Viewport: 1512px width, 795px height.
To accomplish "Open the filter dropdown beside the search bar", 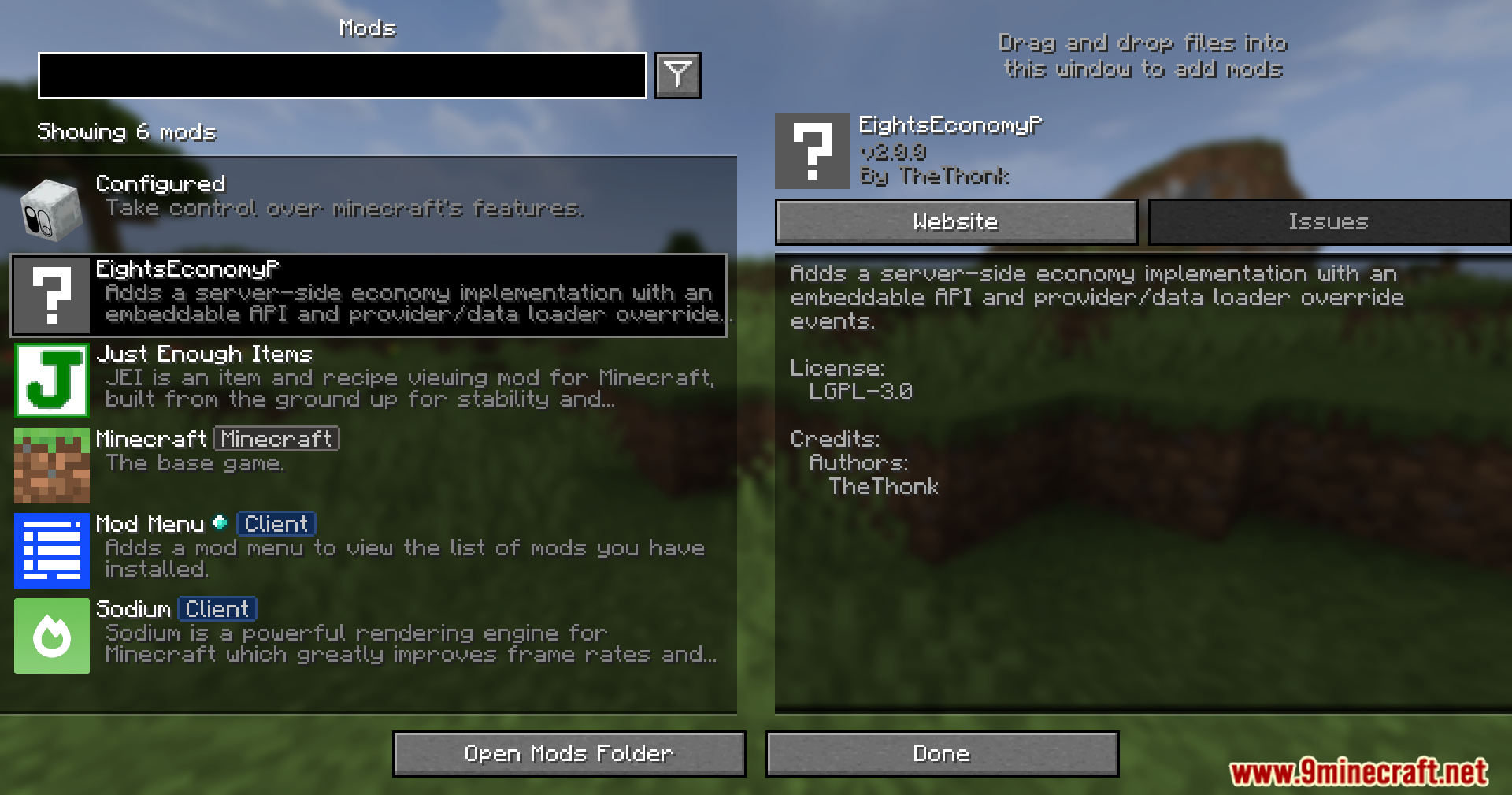I will click(x=678, y=75).
